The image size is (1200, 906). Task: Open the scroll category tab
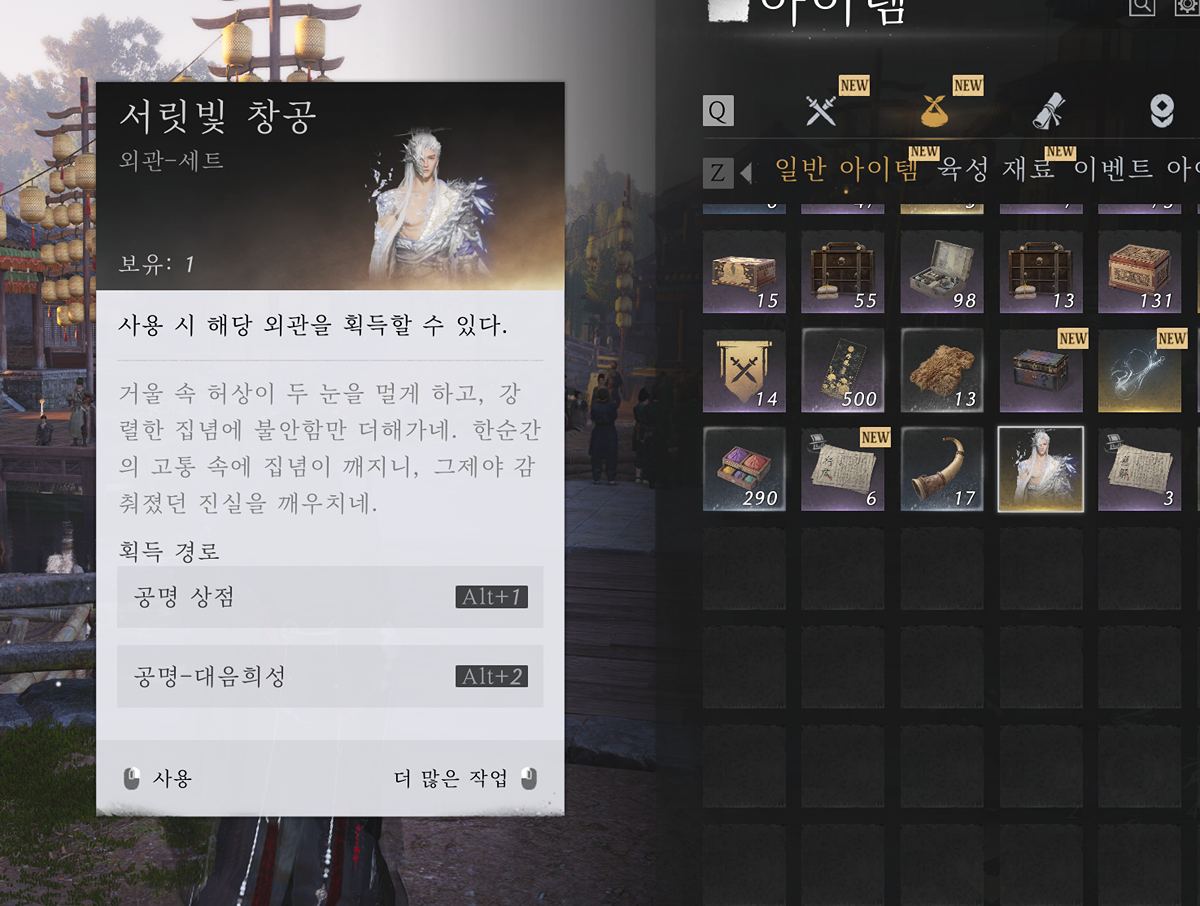click(x=1049, y=110)
